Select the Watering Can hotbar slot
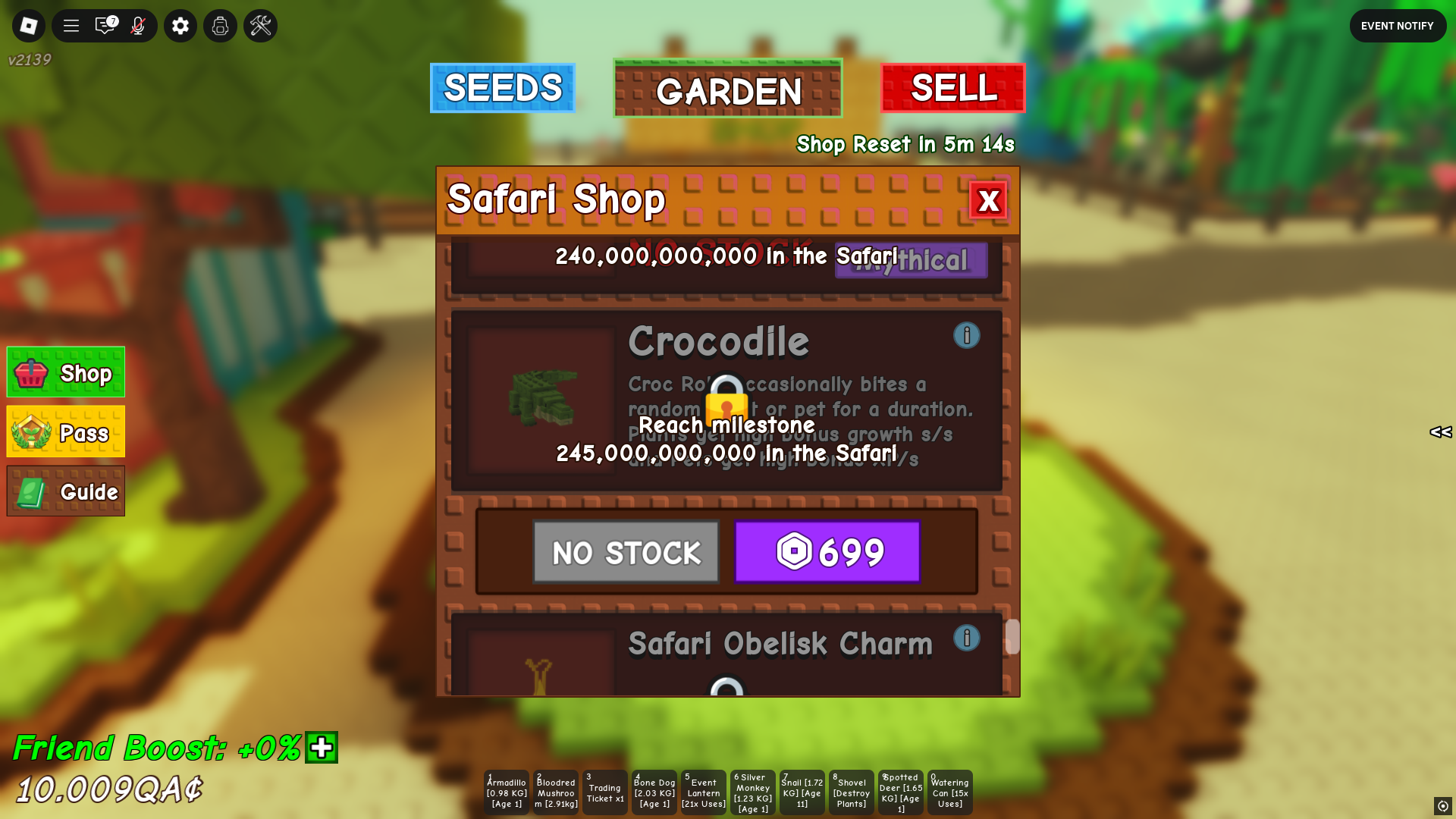Image resolution: width=1456 pixels, height=819 pixels. (x=949, y=792)
